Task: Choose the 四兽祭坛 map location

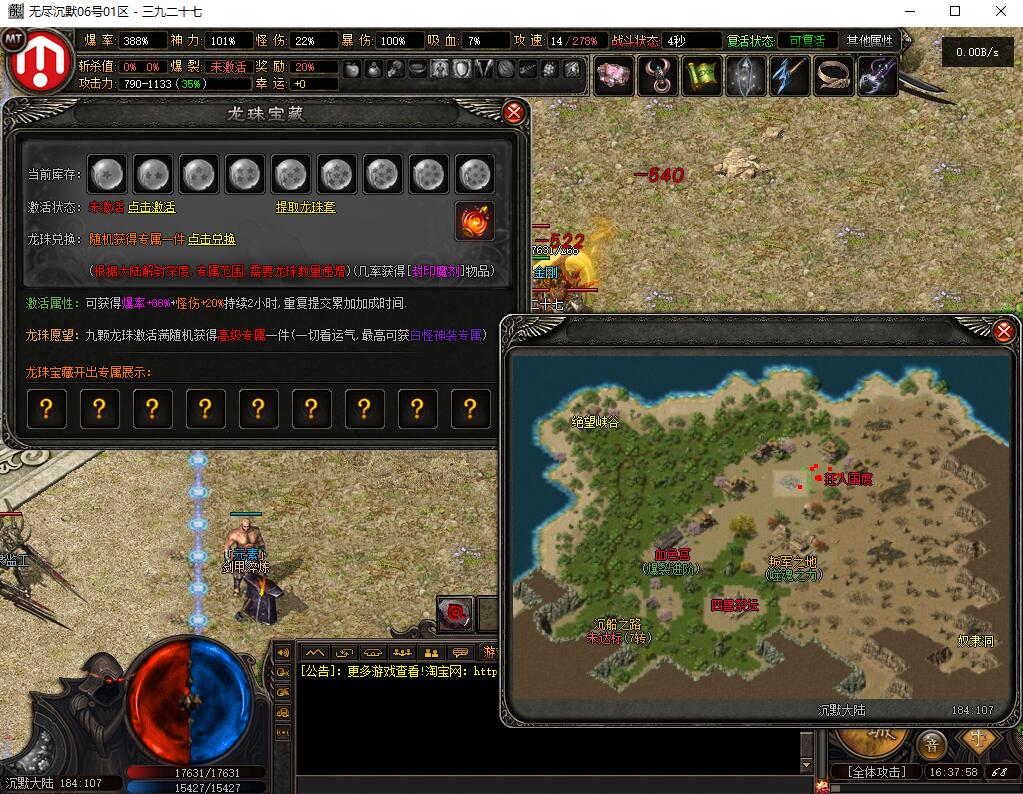Action: 734,605
